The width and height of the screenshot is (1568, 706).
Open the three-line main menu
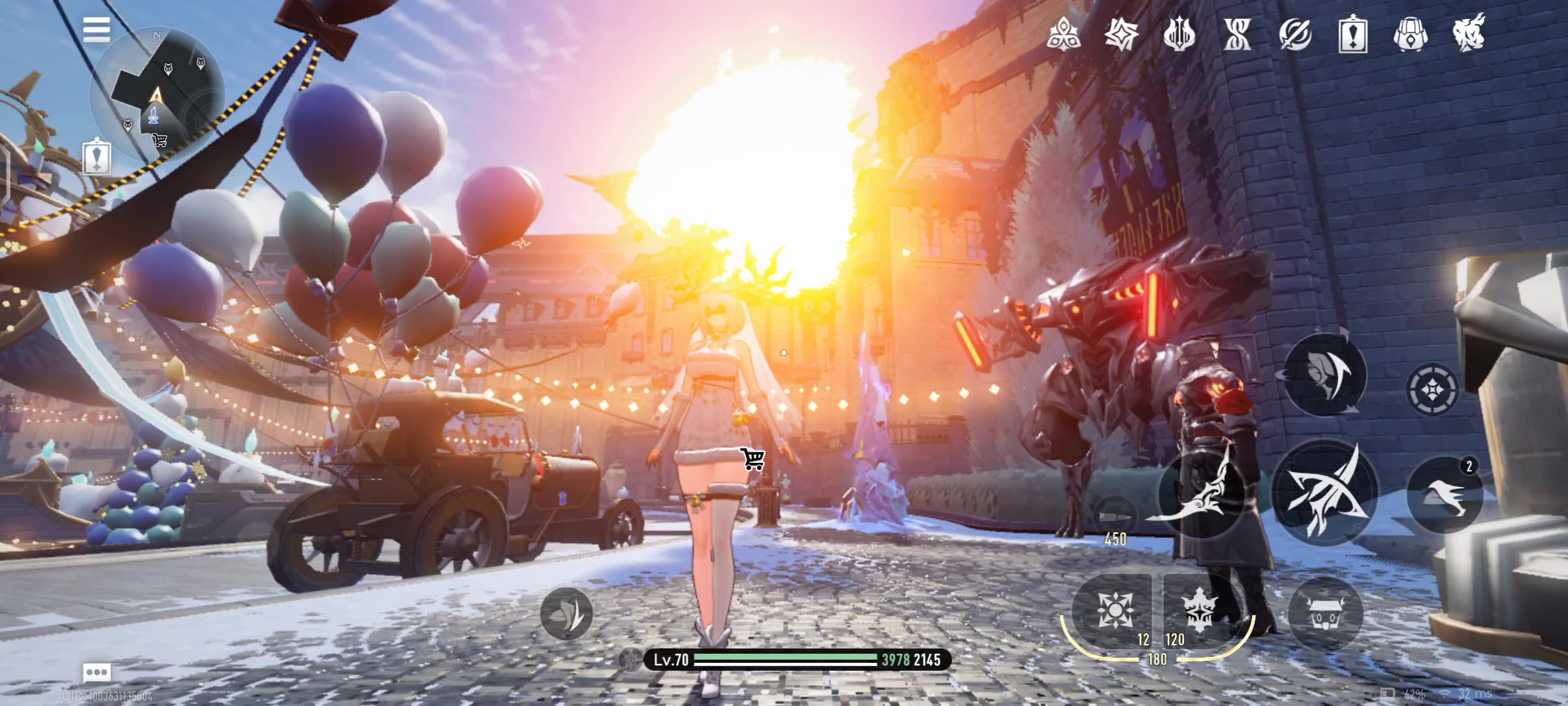click(x=97, y=29)
